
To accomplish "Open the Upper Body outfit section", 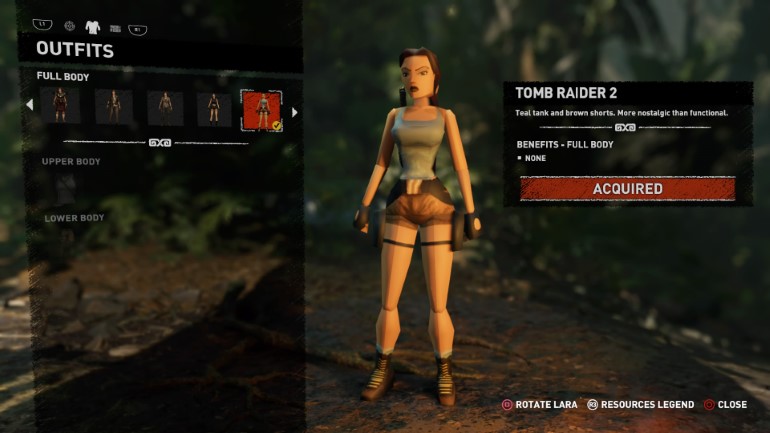I will pyautogui.click(x=71, y=161).
